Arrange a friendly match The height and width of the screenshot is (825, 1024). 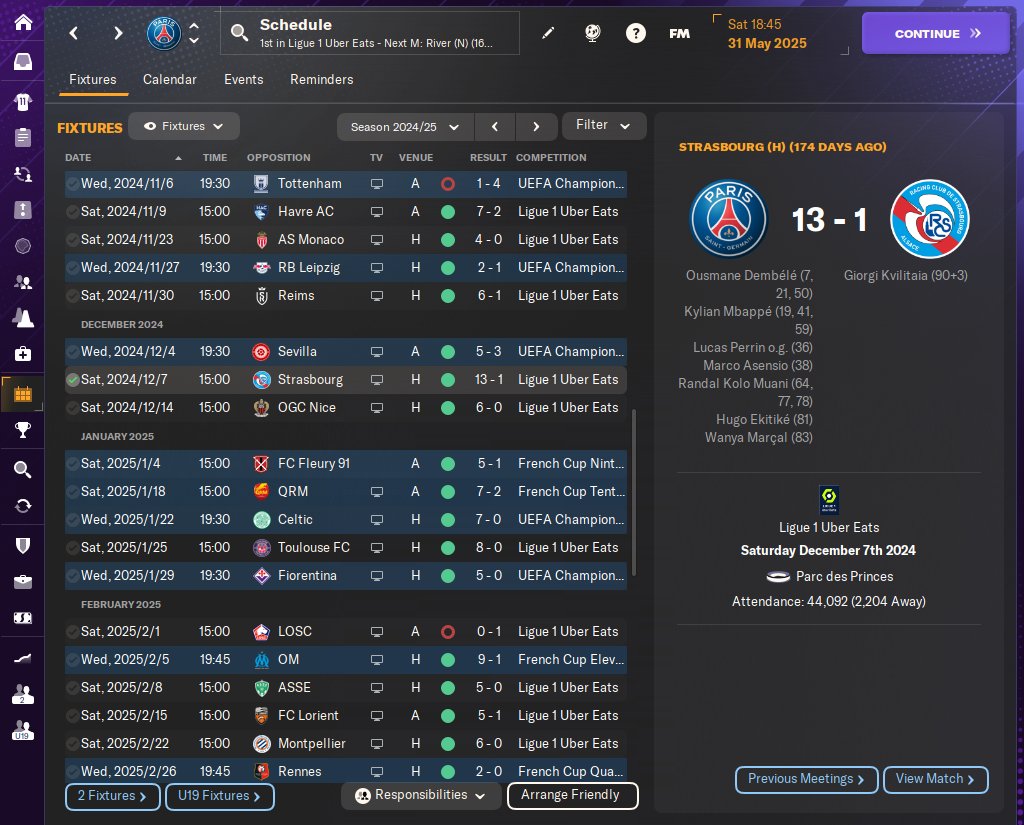(572, 796)
